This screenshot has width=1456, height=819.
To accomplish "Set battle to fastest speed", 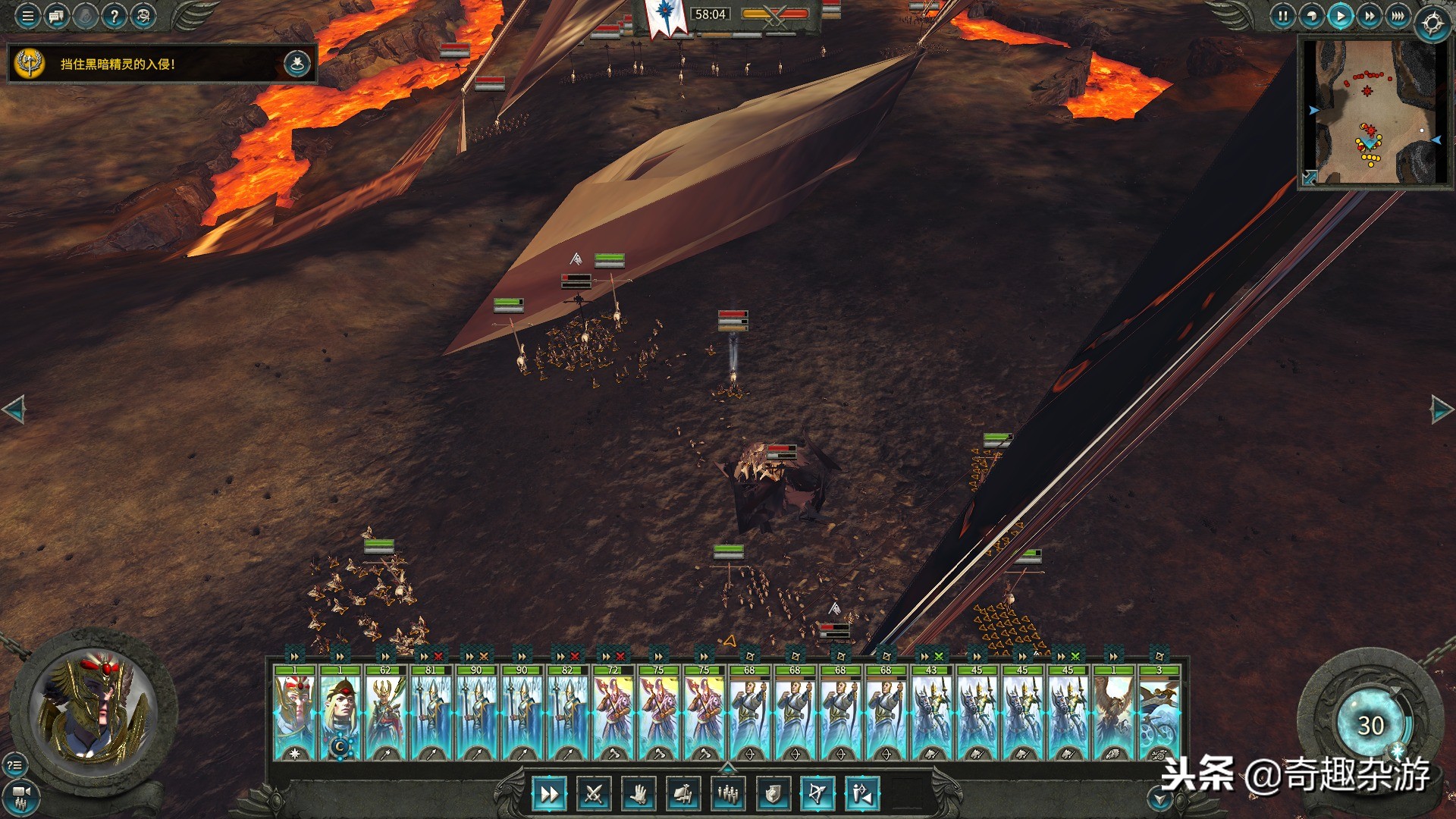I will [1398, 16].
